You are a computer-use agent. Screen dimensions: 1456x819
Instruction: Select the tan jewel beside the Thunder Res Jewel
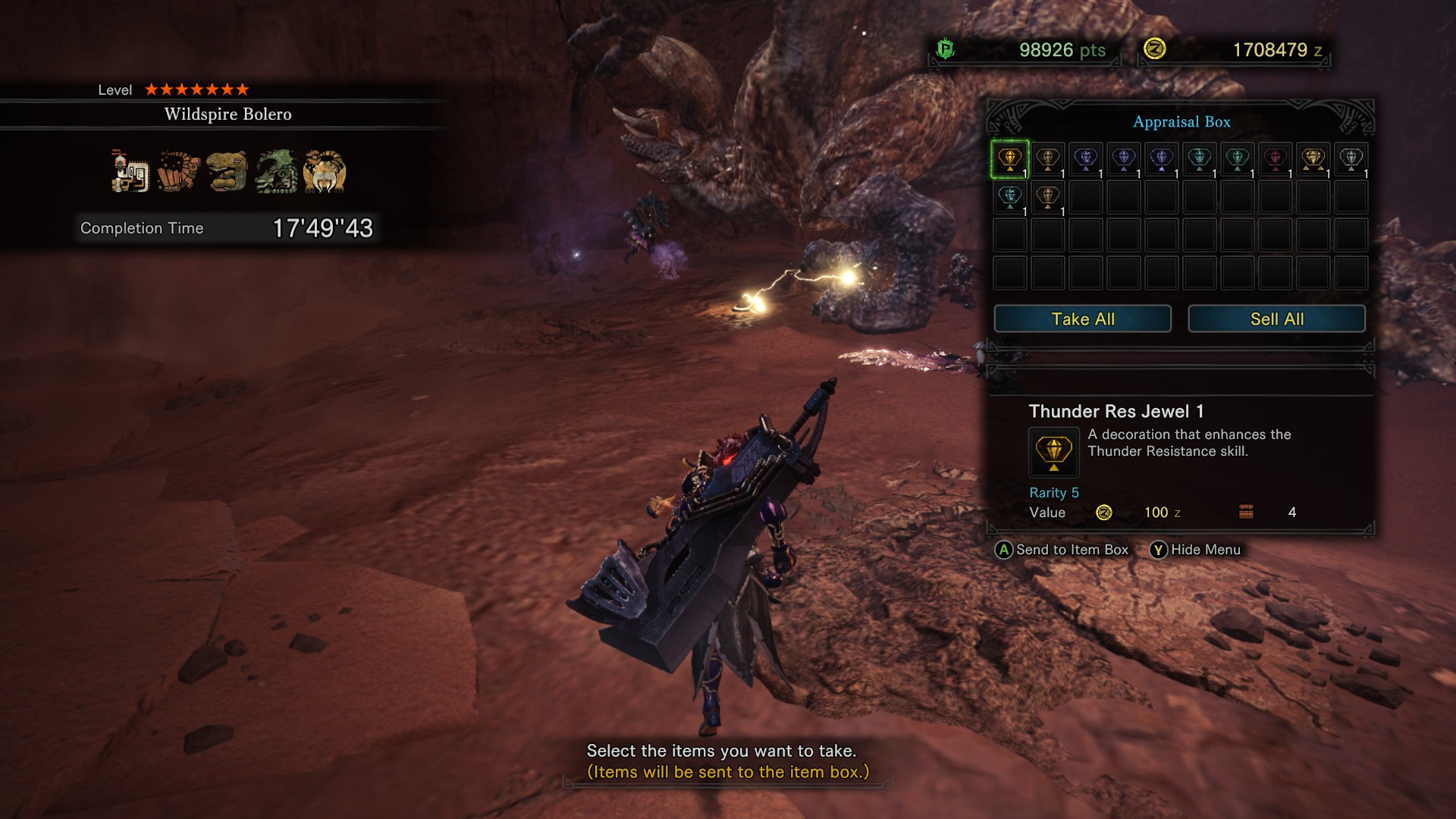pos(1048,160)
